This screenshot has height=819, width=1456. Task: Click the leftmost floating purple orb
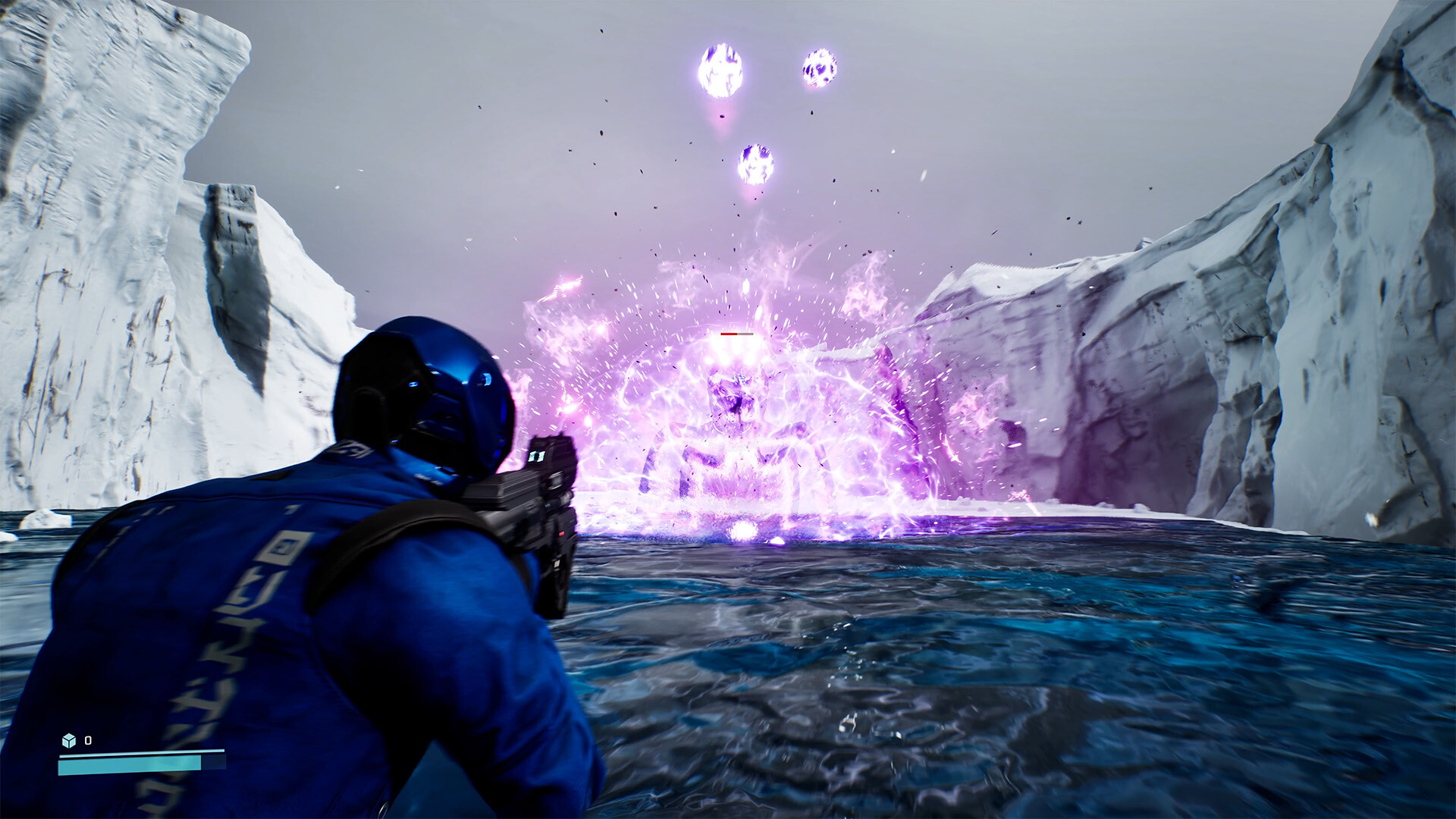[x=720, y=70]
